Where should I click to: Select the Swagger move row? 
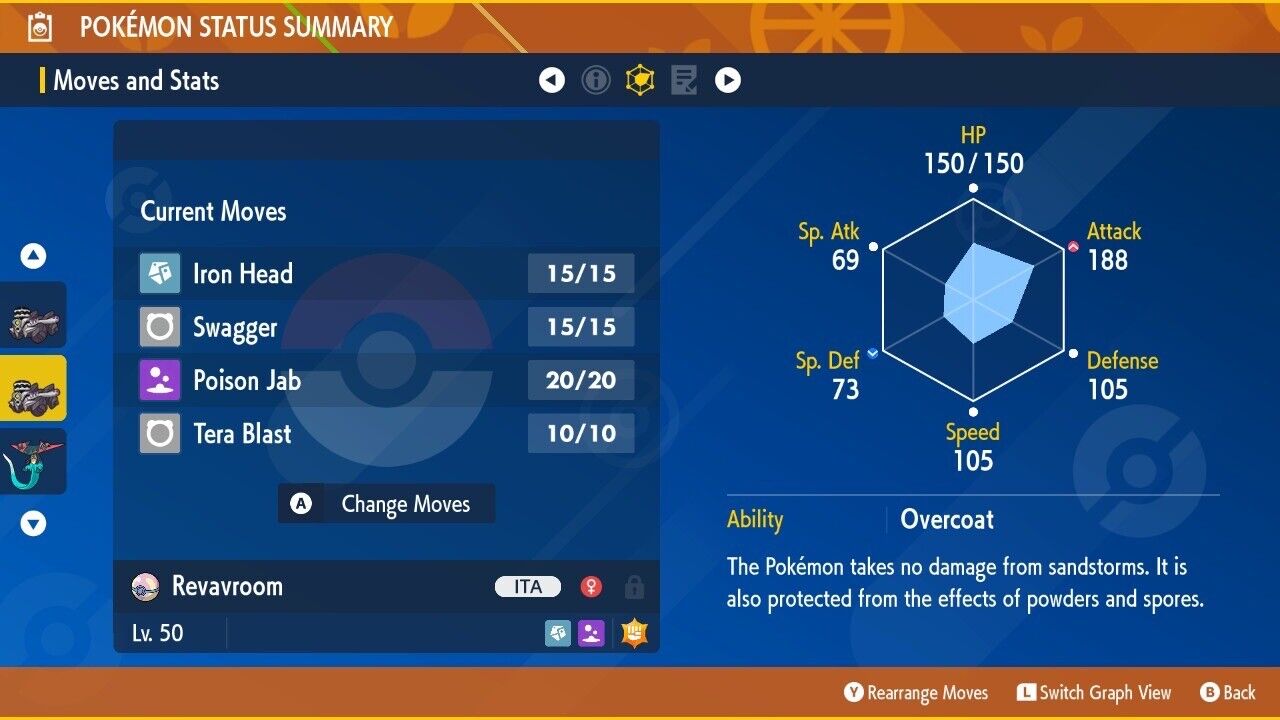[x=386, y=327]
